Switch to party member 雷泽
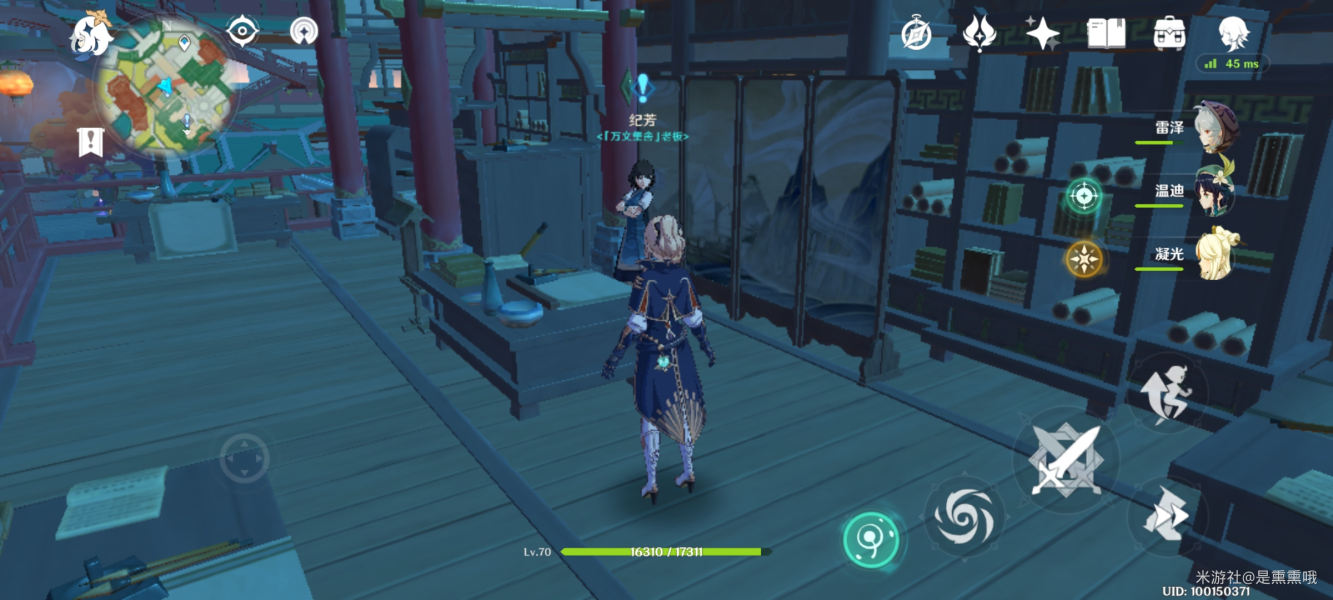 [1213, 128]
